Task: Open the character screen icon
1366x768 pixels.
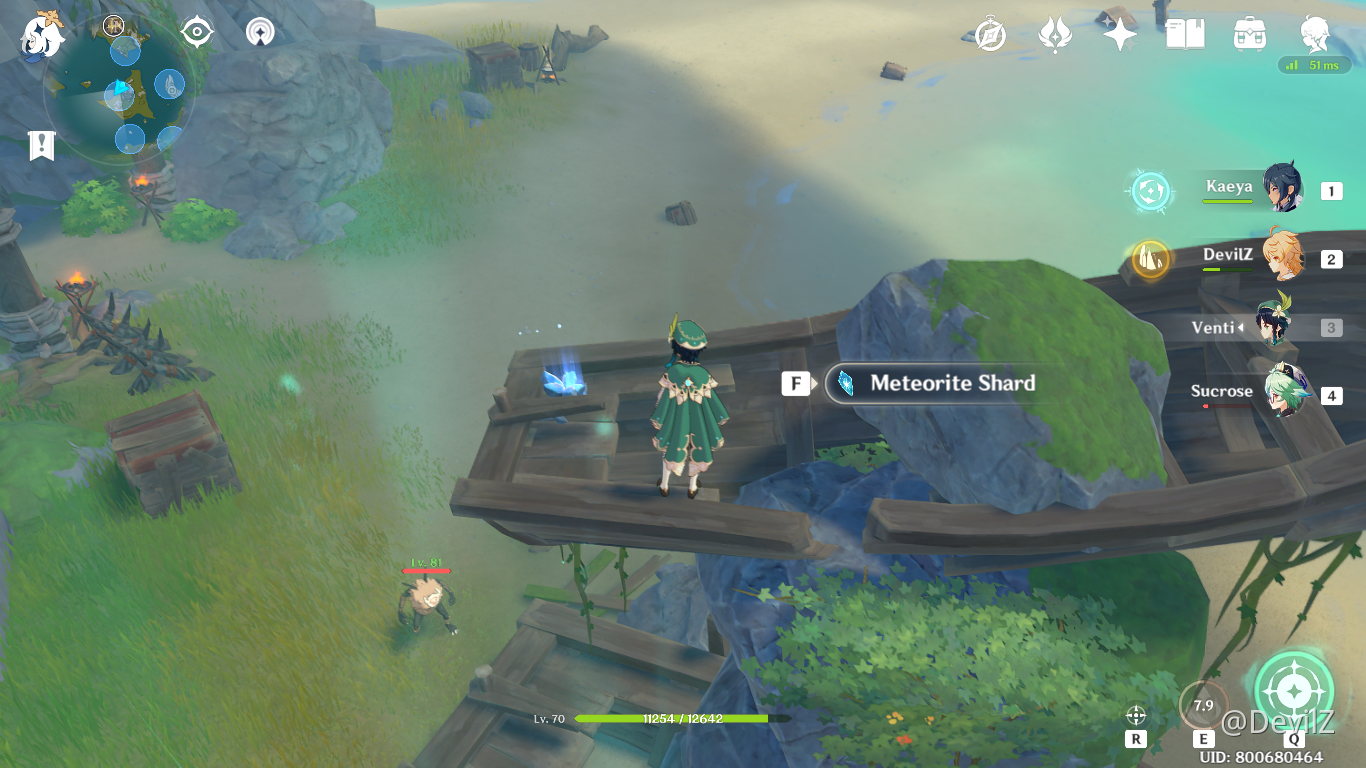Action: [1314, 35]
